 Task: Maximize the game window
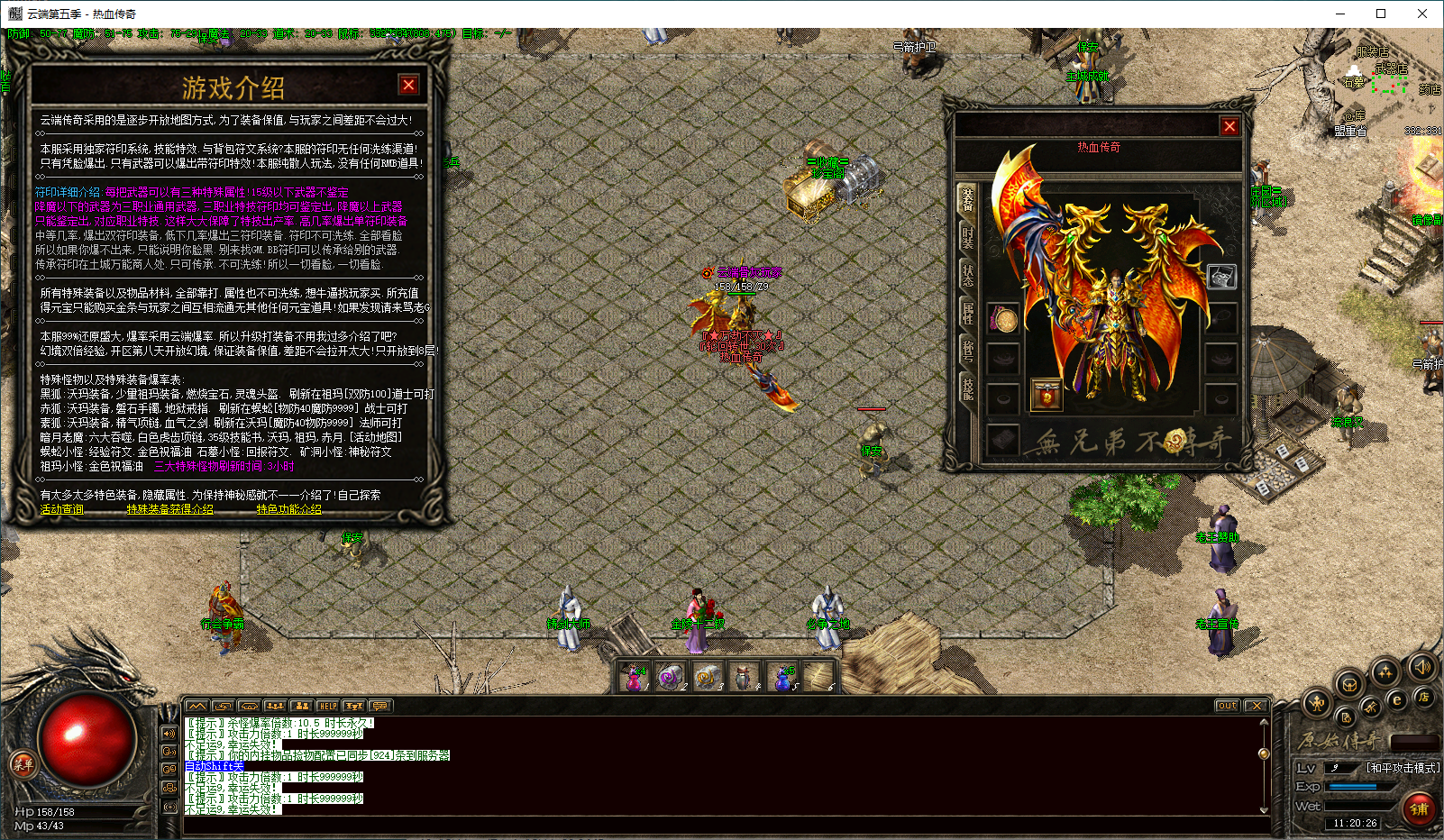[1380, 14]
